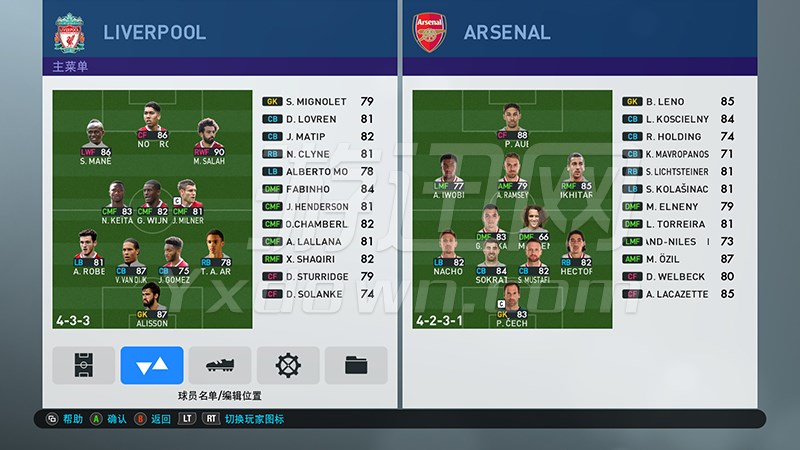Open the formation pitch icon button
800x450 pixels.
[x=84, y=366]
